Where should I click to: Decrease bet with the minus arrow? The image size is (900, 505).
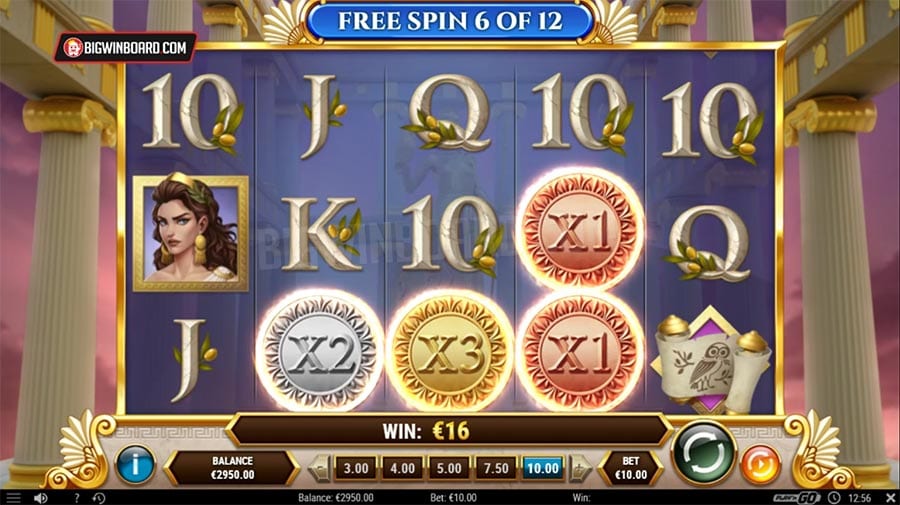pyautogui.click(x=320, y=467)
